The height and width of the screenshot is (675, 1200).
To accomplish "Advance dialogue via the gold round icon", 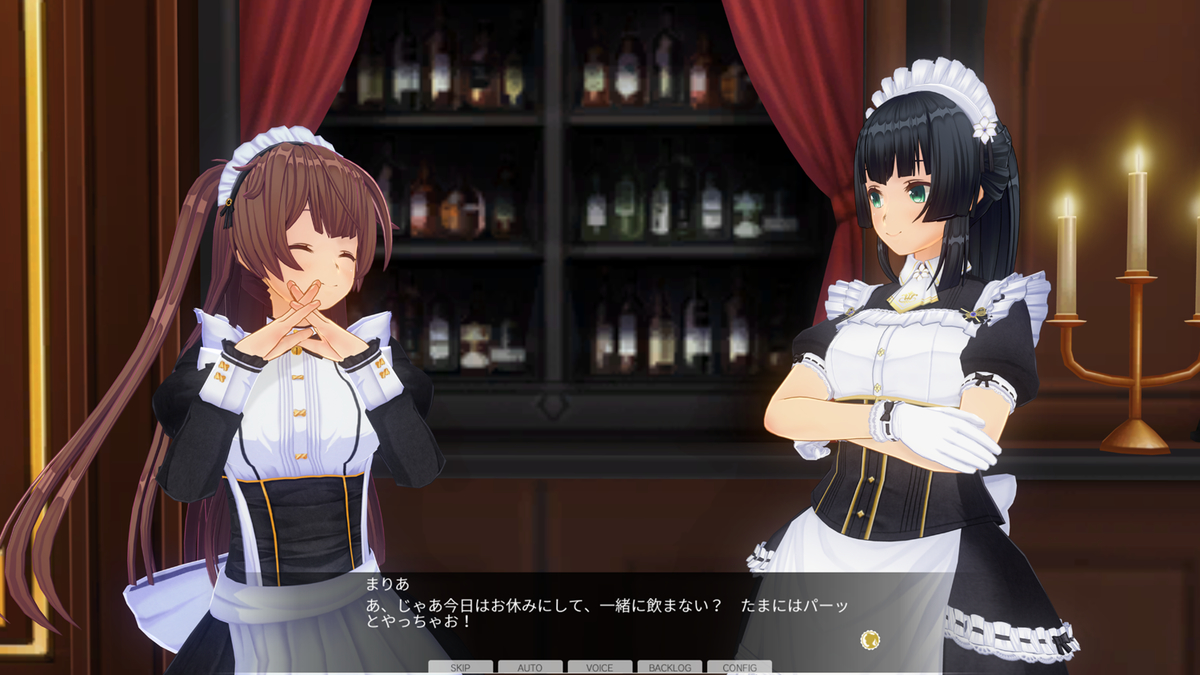I will point(870,638).
